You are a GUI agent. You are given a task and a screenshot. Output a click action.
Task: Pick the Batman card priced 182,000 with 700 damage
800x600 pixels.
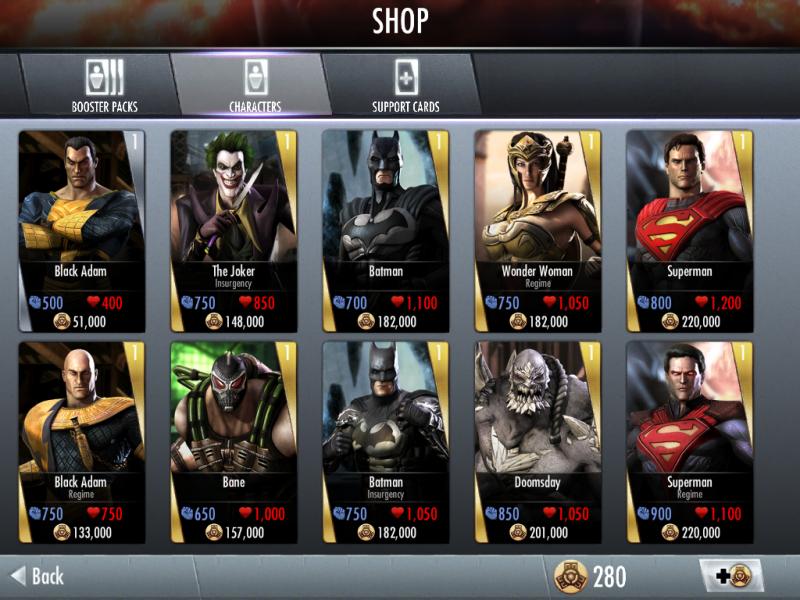coord(385,230)
